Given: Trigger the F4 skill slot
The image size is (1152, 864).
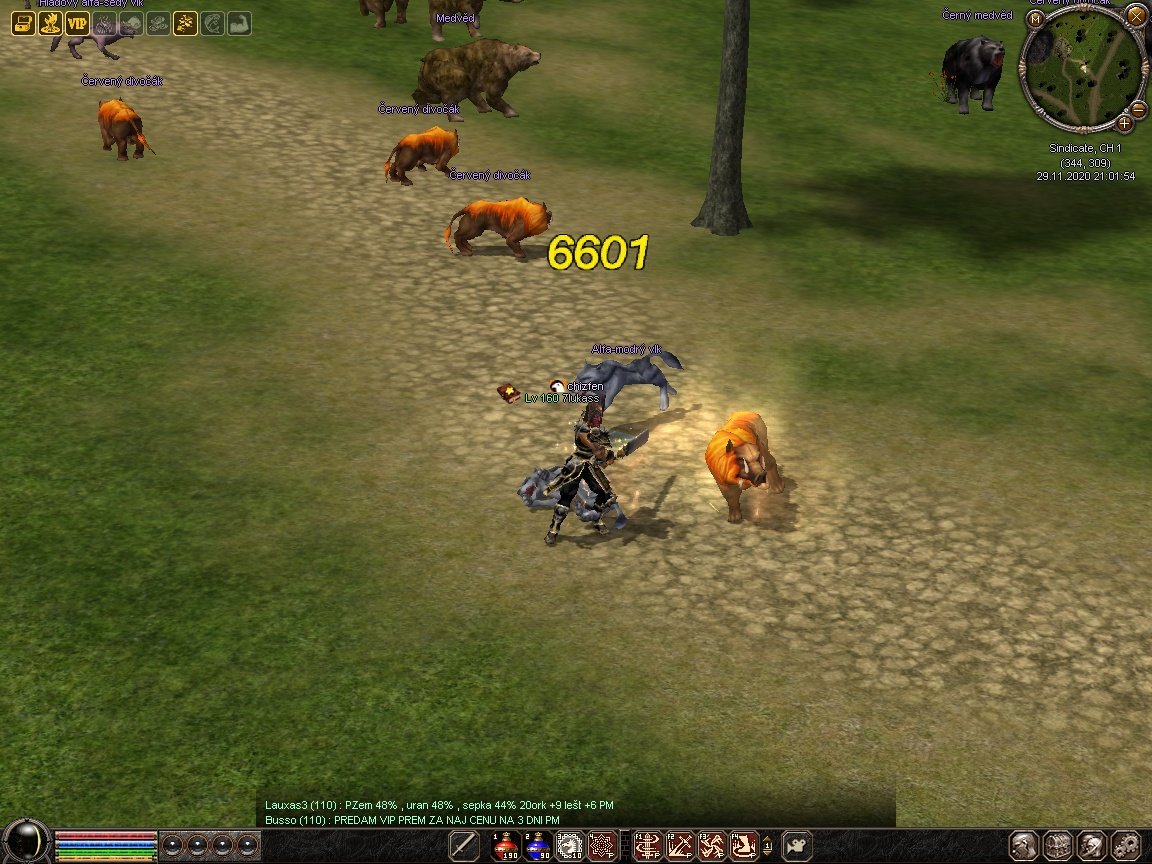Looking at the screenshot, I should (743, 846).
